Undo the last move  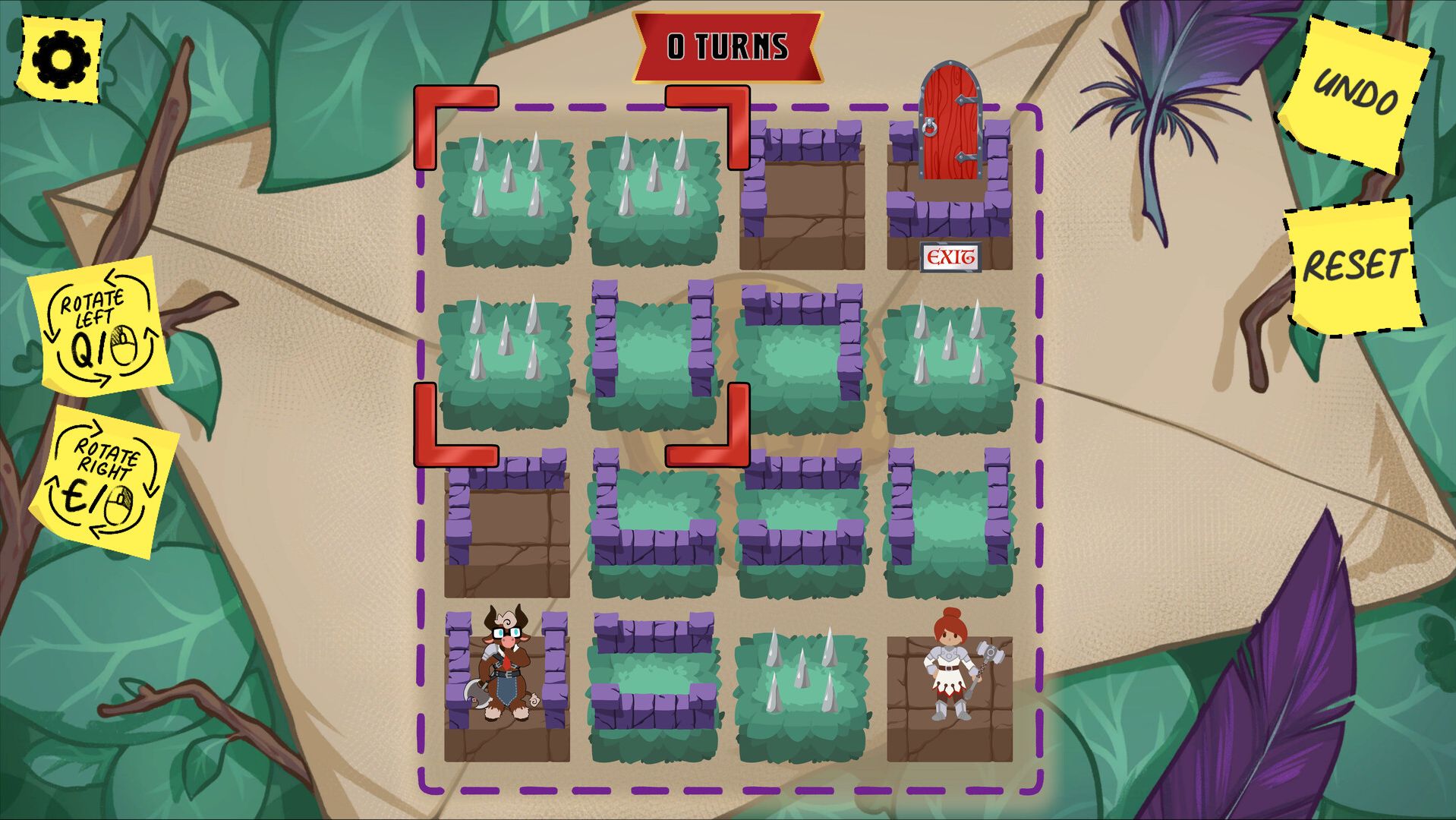[1356, 93]
